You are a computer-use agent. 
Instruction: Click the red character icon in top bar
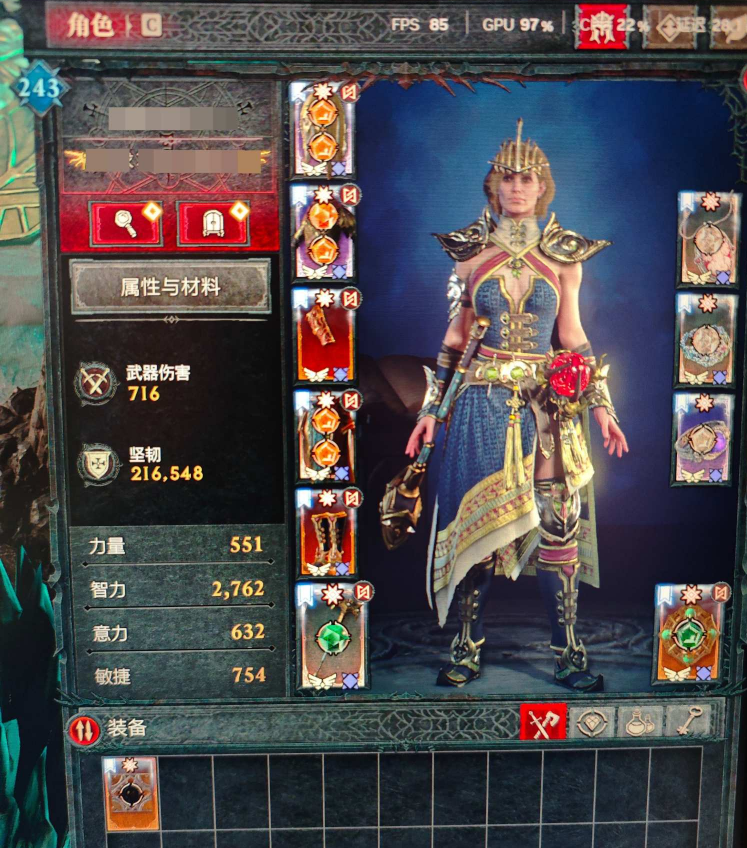point(602,27)
